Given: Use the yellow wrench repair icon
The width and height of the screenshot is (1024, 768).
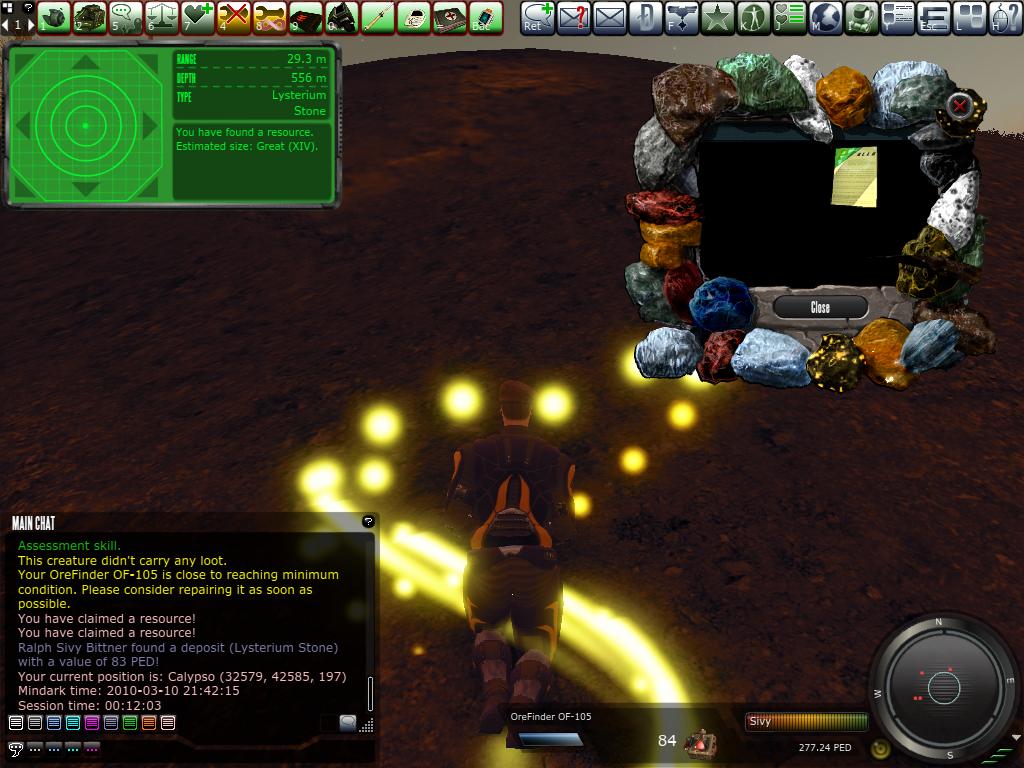Looking at the screenshot, I should (269, 16).
